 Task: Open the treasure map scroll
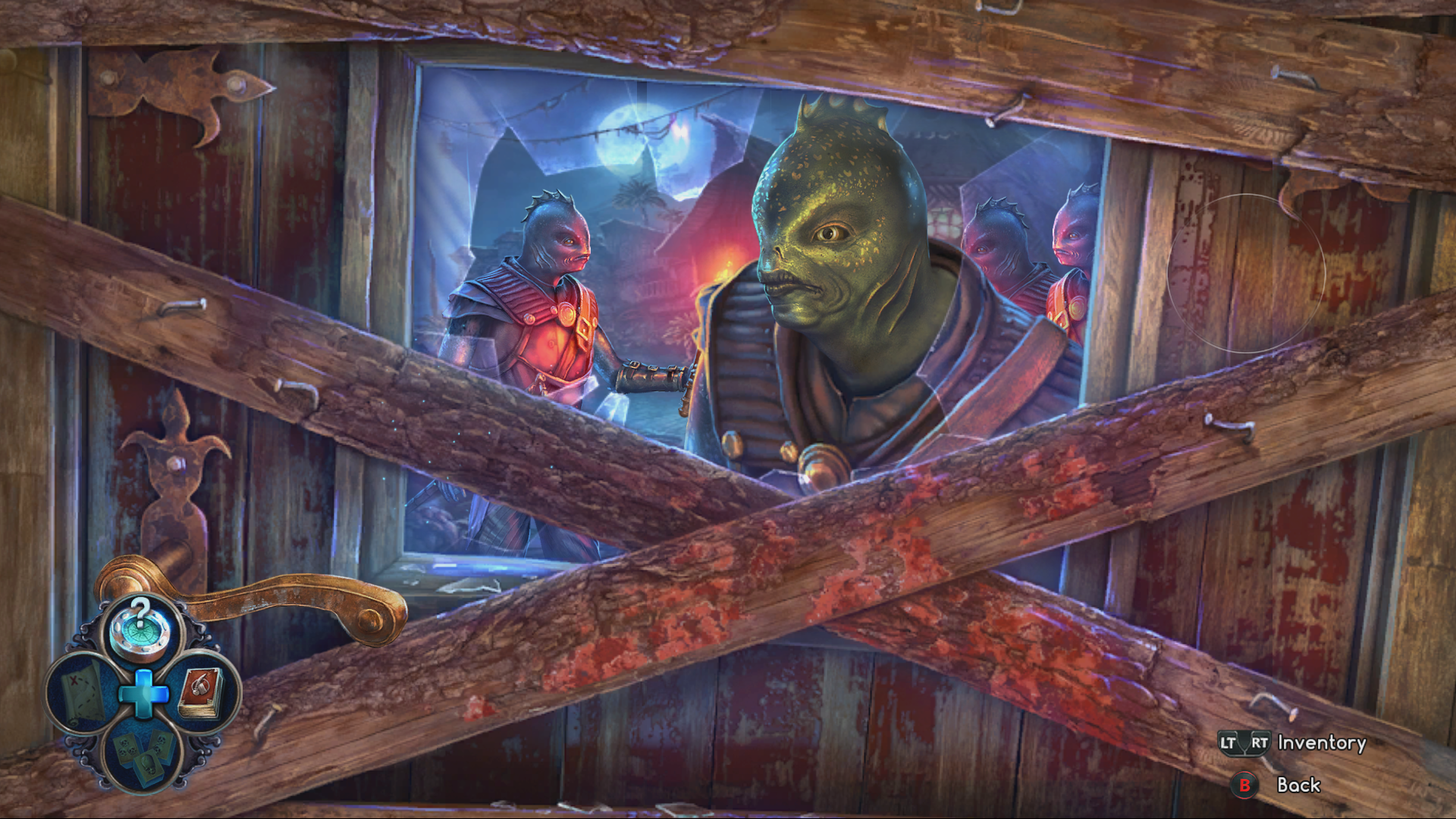[83, 692]
